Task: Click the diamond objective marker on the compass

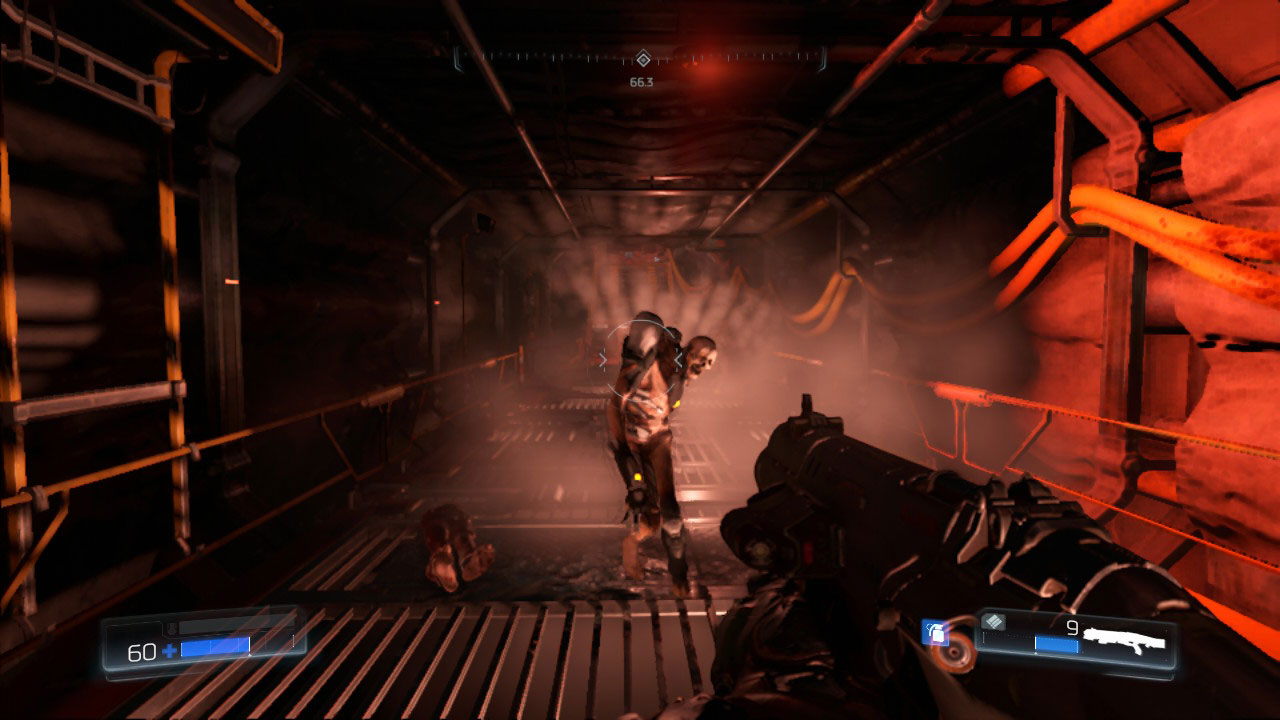Action: [x=642, y=59]
